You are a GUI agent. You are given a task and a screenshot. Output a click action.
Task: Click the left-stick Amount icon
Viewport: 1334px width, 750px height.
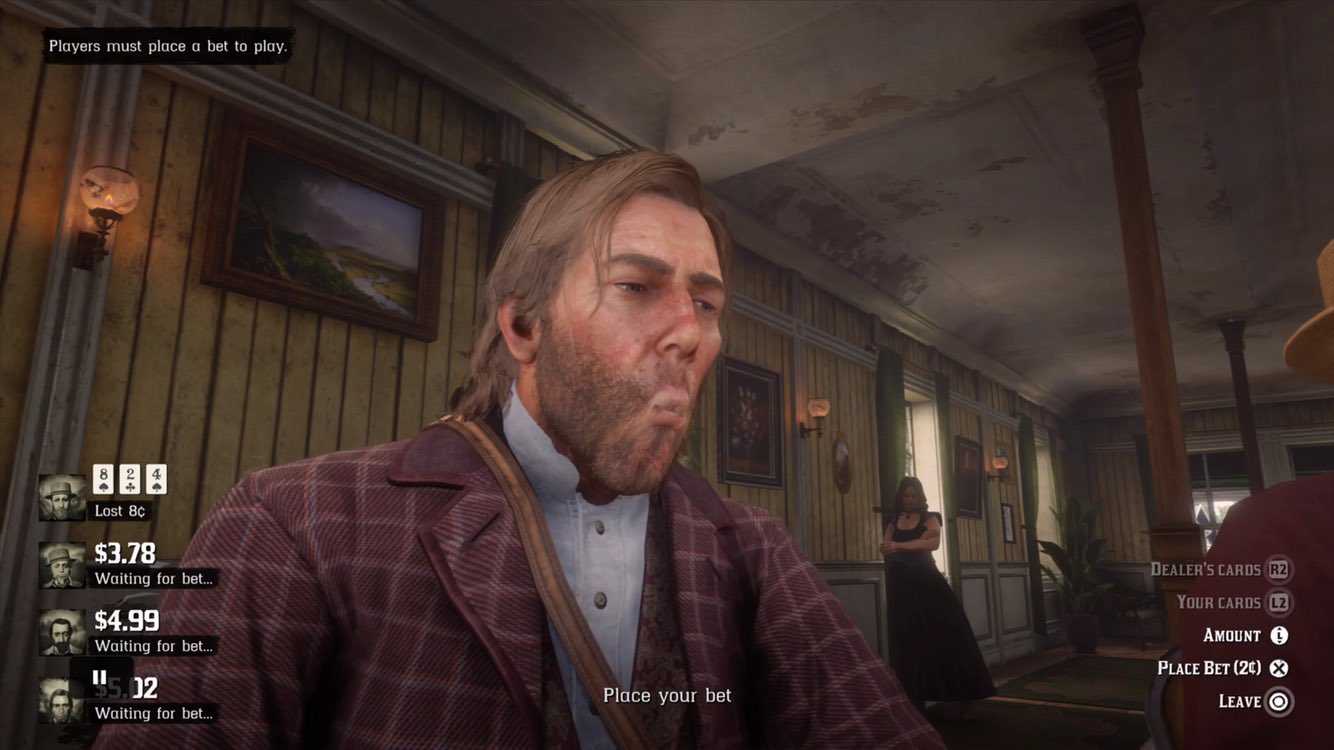click(1280, 634)
